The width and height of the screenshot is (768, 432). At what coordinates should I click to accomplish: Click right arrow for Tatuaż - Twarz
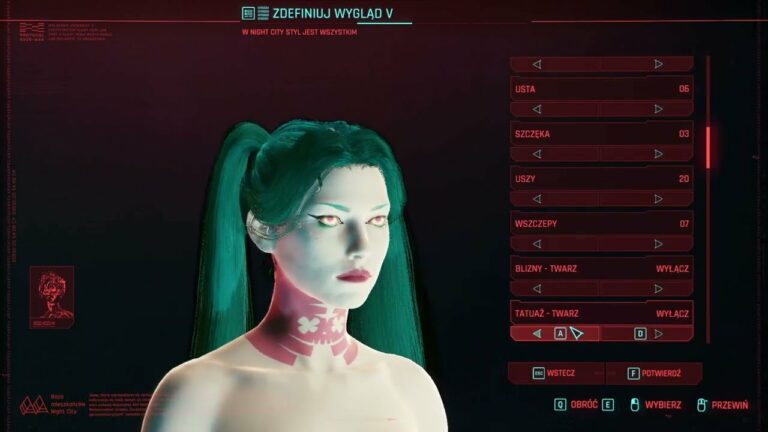point(658,334)
